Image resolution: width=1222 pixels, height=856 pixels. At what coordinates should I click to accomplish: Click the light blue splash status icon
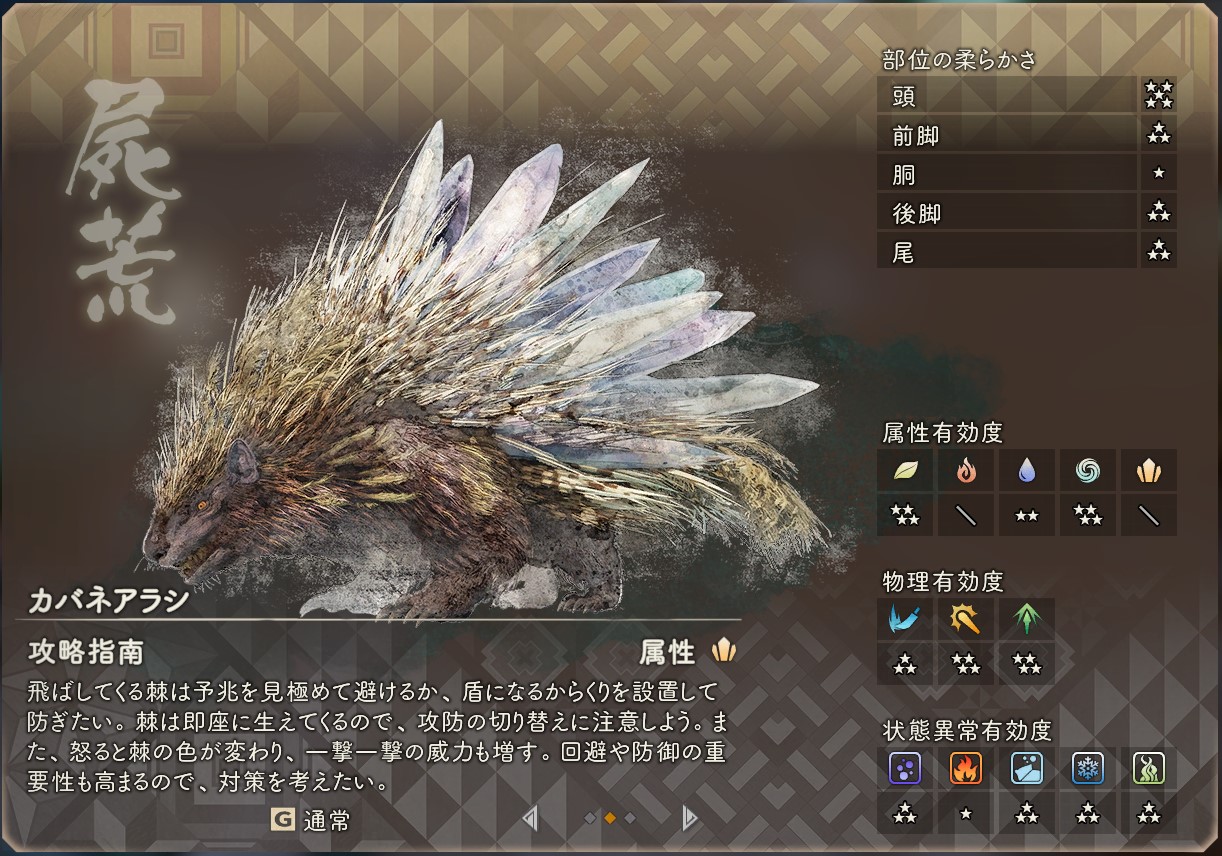coord(1027,768)
